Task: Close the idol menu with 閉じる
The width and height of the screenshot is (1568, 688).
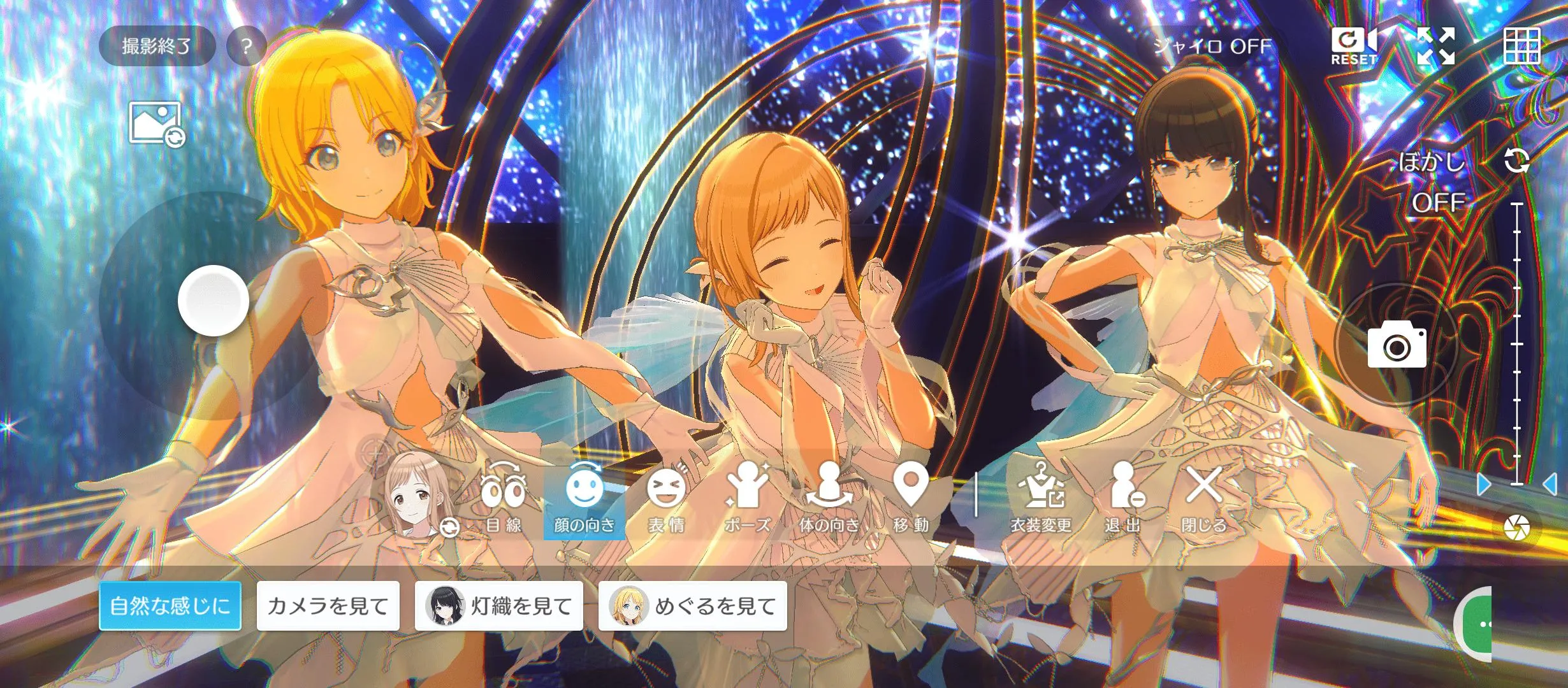Action: (x=1203, y=503)
